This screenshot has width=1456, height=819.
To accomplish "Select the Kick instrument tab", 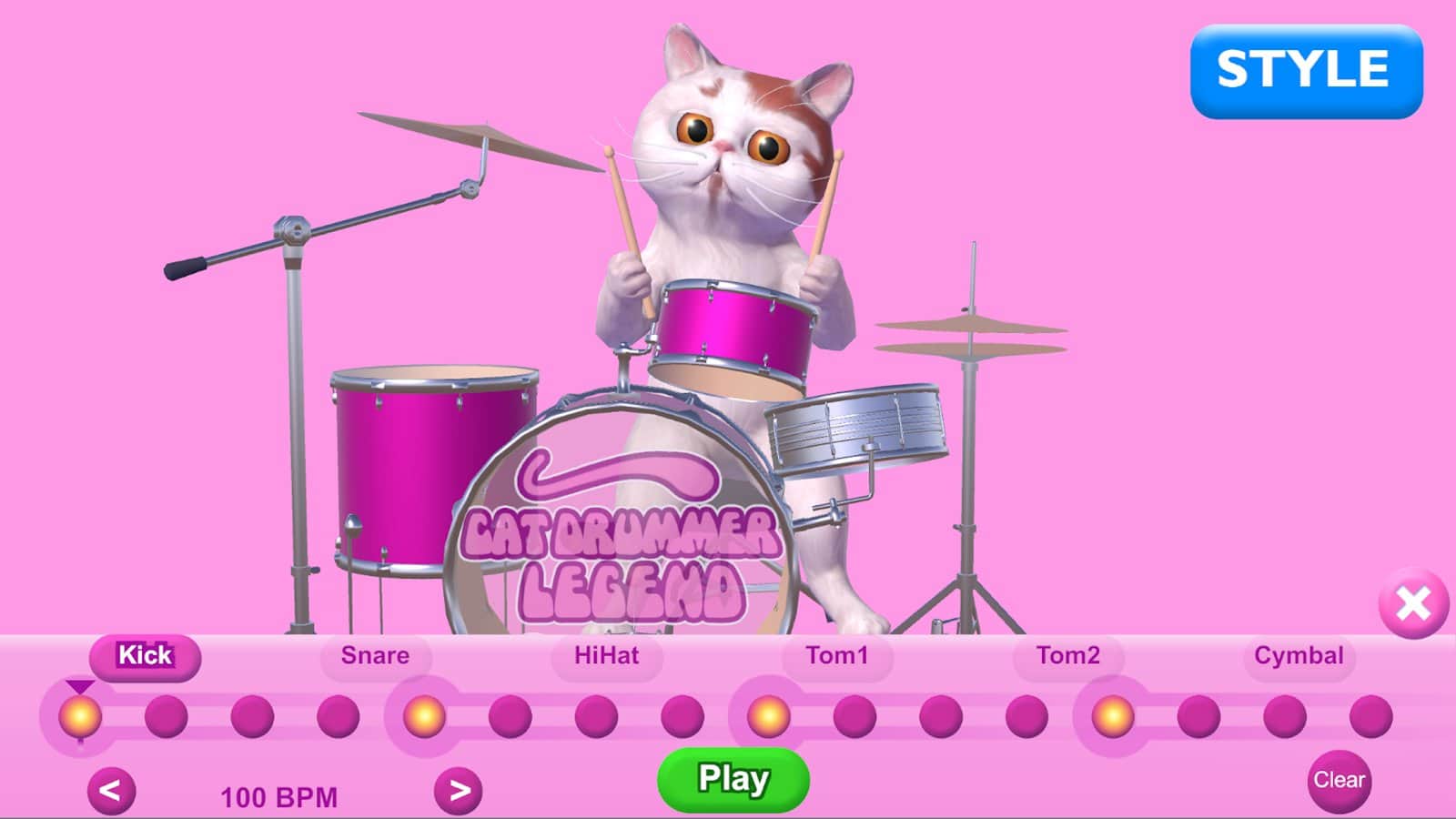I will coord(146,655).
